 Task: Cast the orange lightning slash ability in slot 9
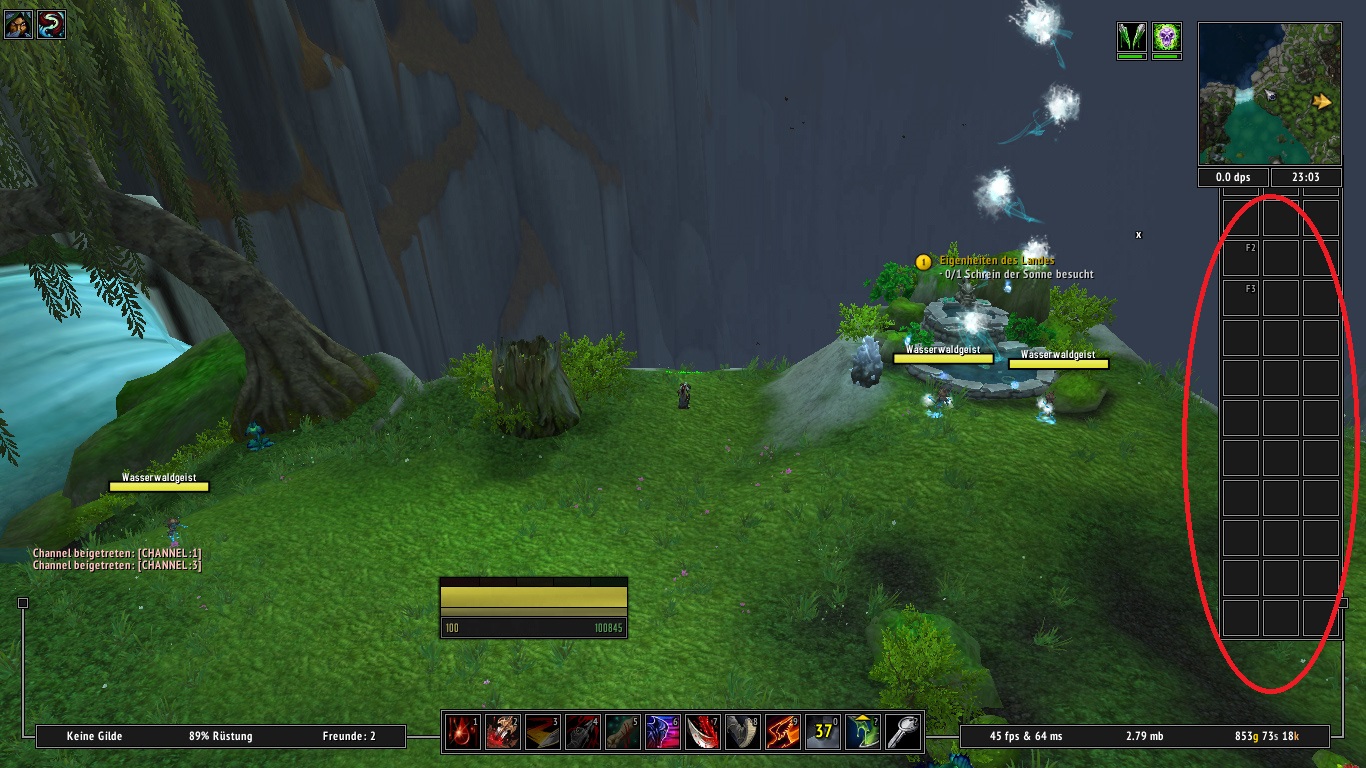point(782,731)
